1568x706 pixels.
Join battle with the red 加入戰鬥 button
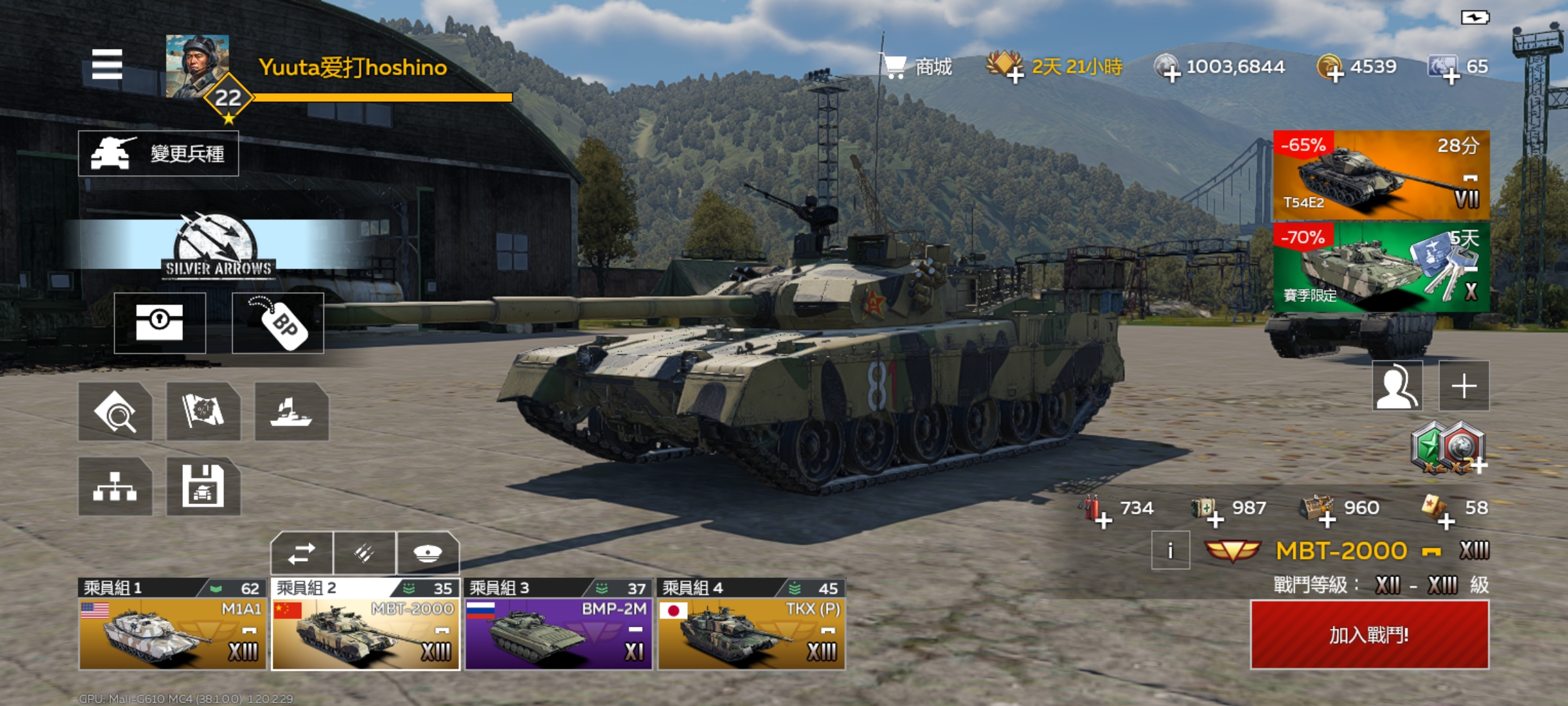(x=1369, y=635)
